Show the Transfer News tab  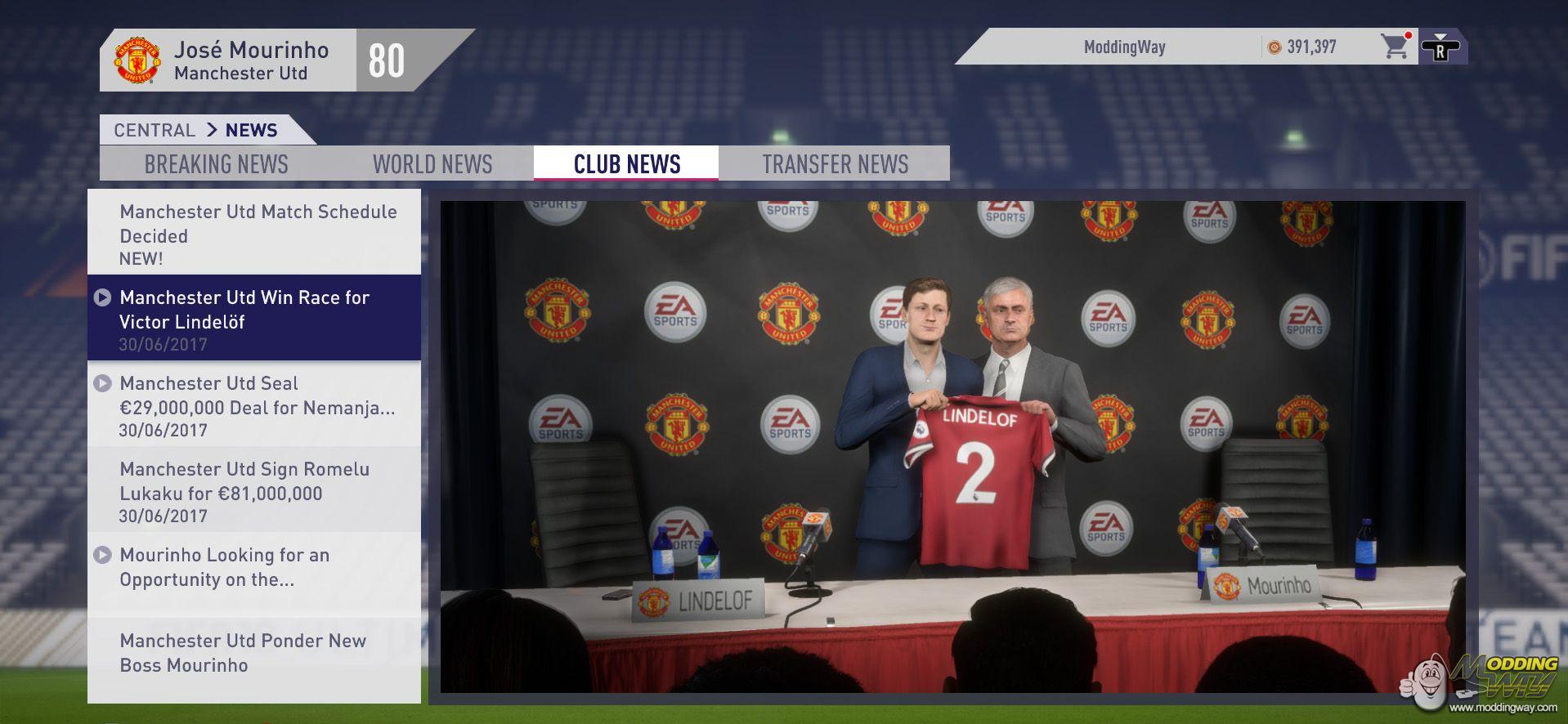(x=835, y=164)
